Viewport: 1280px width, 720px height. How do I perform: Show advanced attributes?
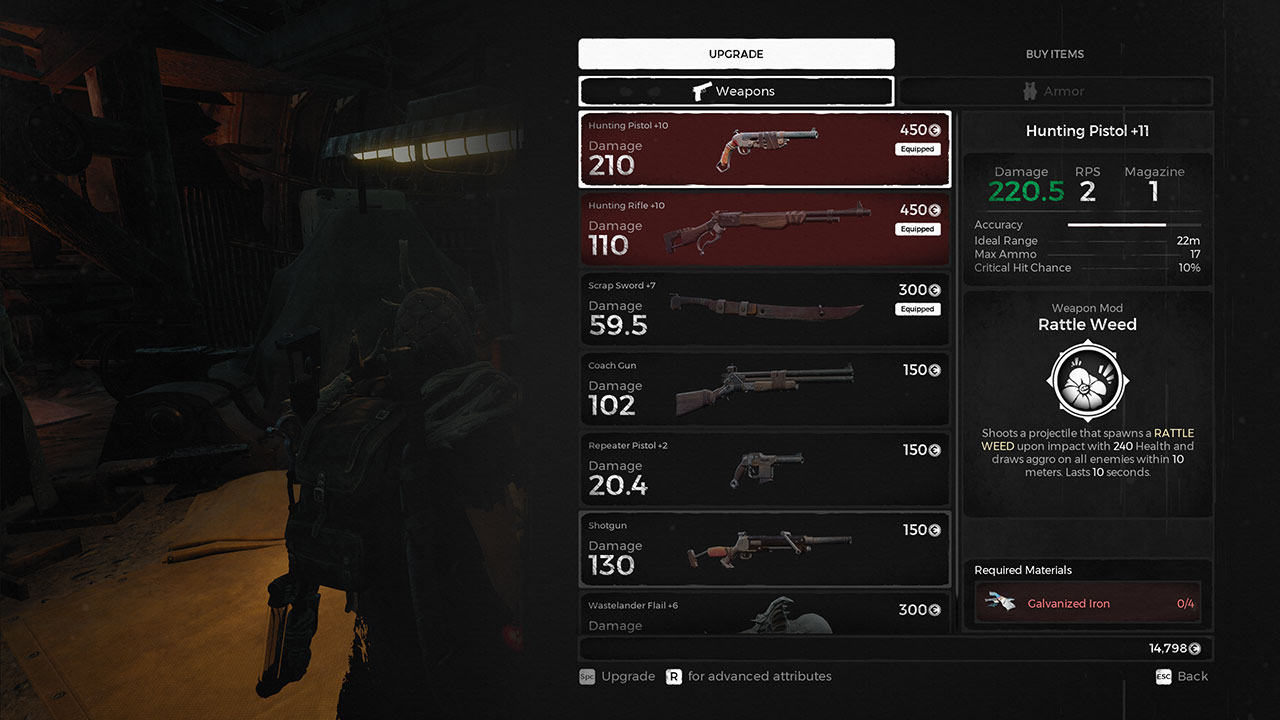click(749, 677)
